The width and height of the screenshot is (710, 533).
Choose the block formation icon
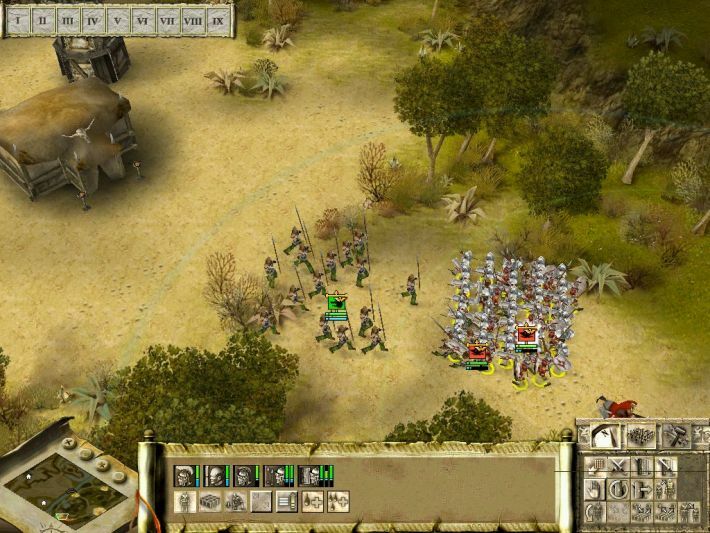[x=210, y=502]
